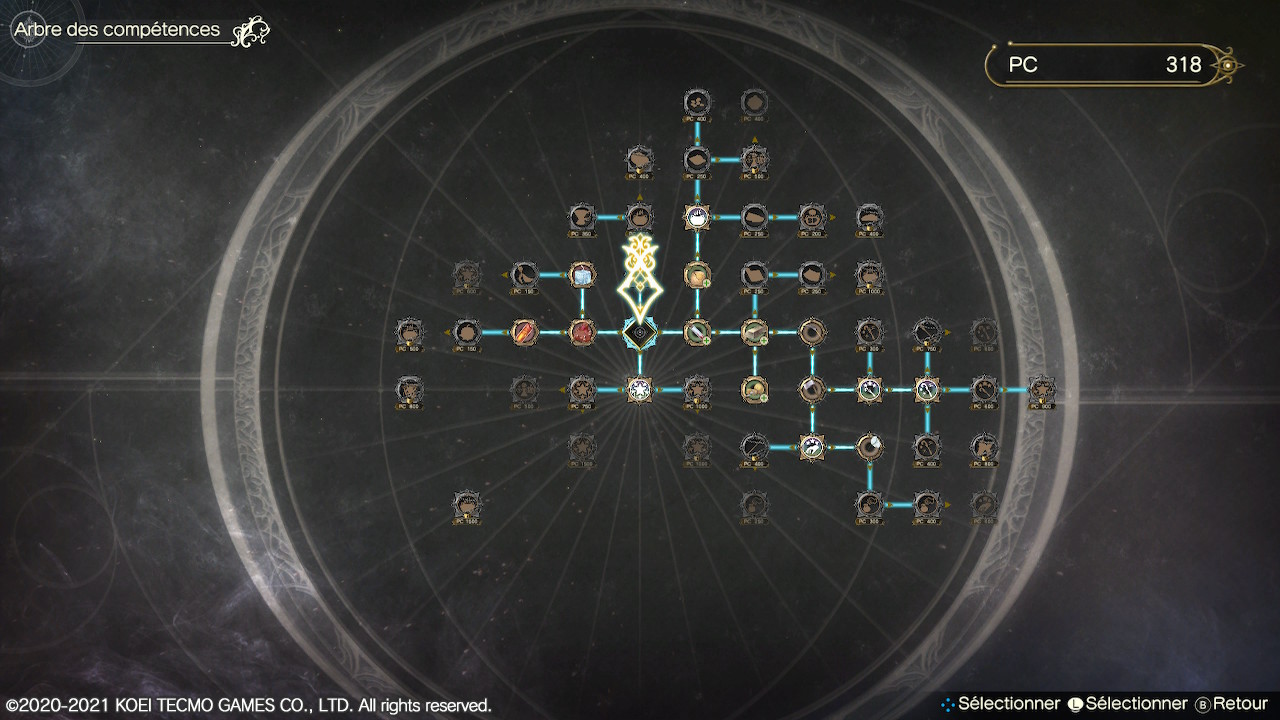The height and width of the screenshot is (720, 1280).
Task: Select the red dynamite stick skill node
Action: (x=524, y=332)
